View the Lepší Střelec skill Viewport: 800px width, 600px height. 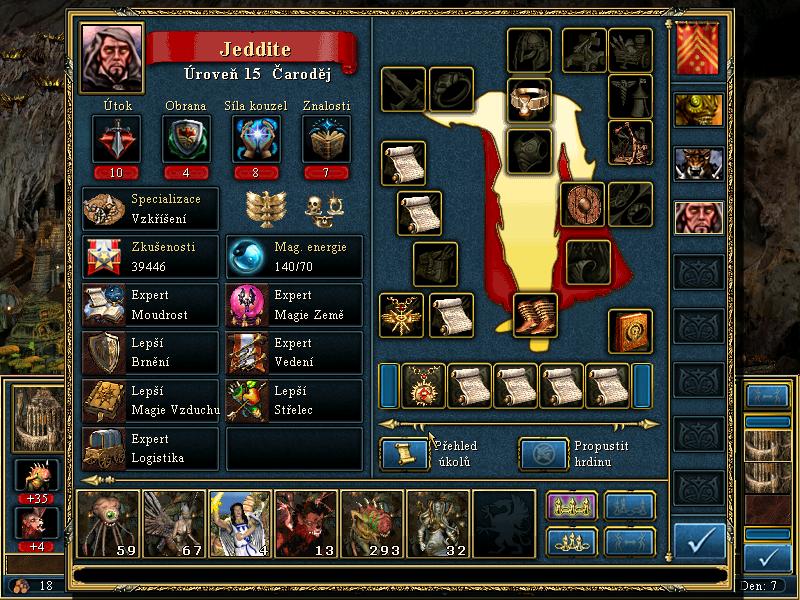click(x=294, y=401)
